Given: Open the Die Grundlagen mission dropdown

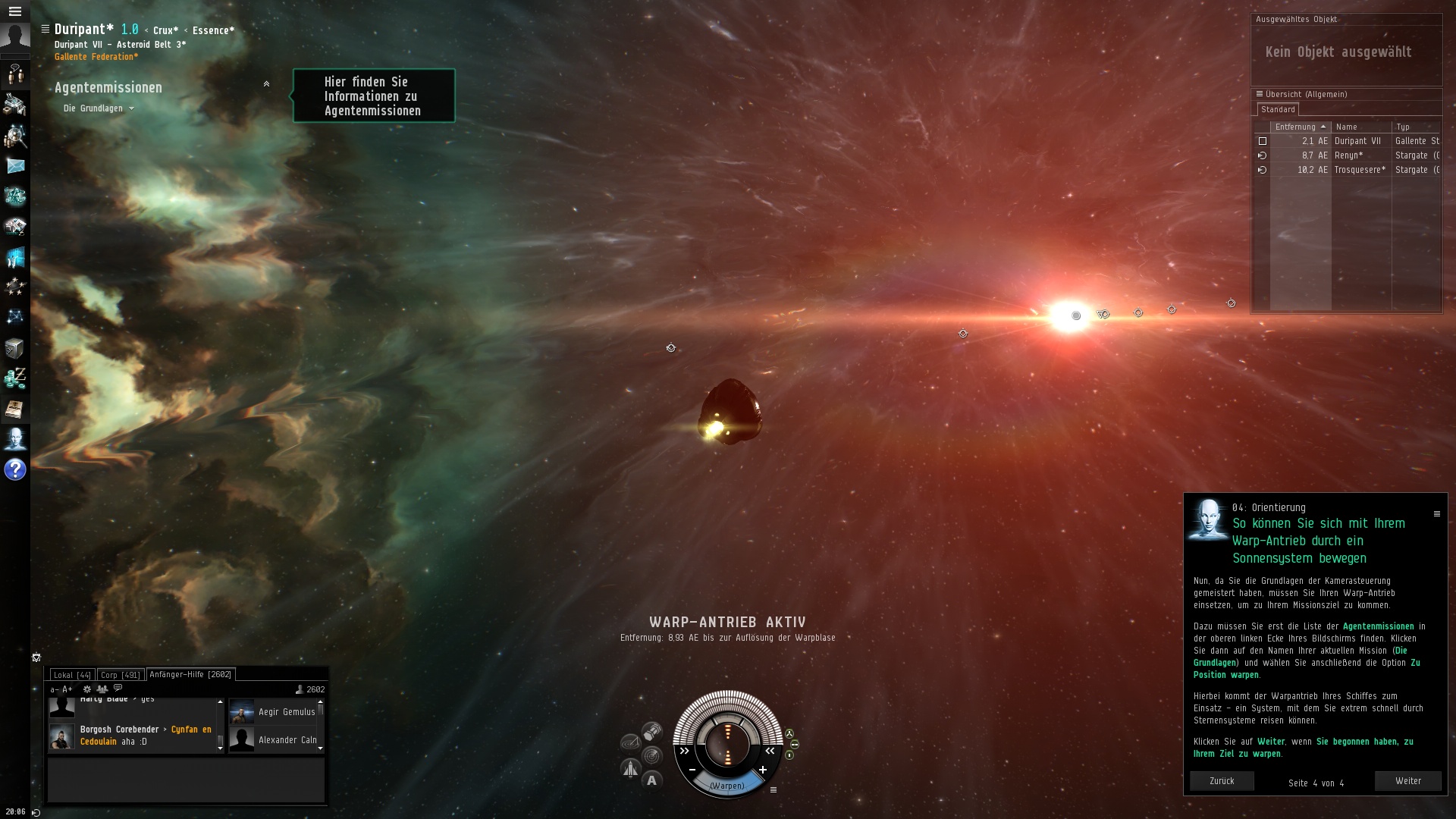Looking at the screenshot, I should click(99, 108).
